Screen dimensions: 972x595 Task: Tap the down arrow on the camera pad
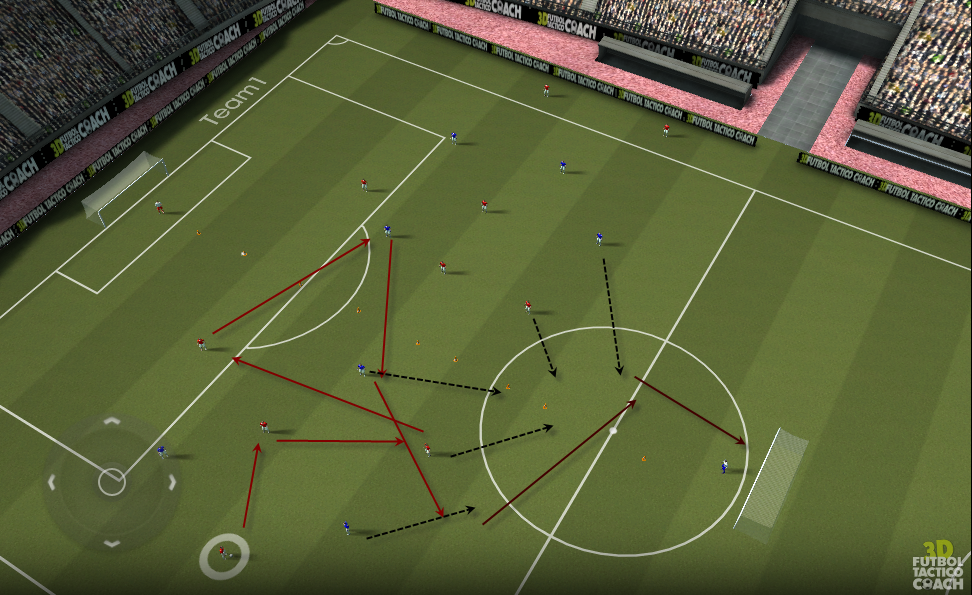click(x=112, y=543)
